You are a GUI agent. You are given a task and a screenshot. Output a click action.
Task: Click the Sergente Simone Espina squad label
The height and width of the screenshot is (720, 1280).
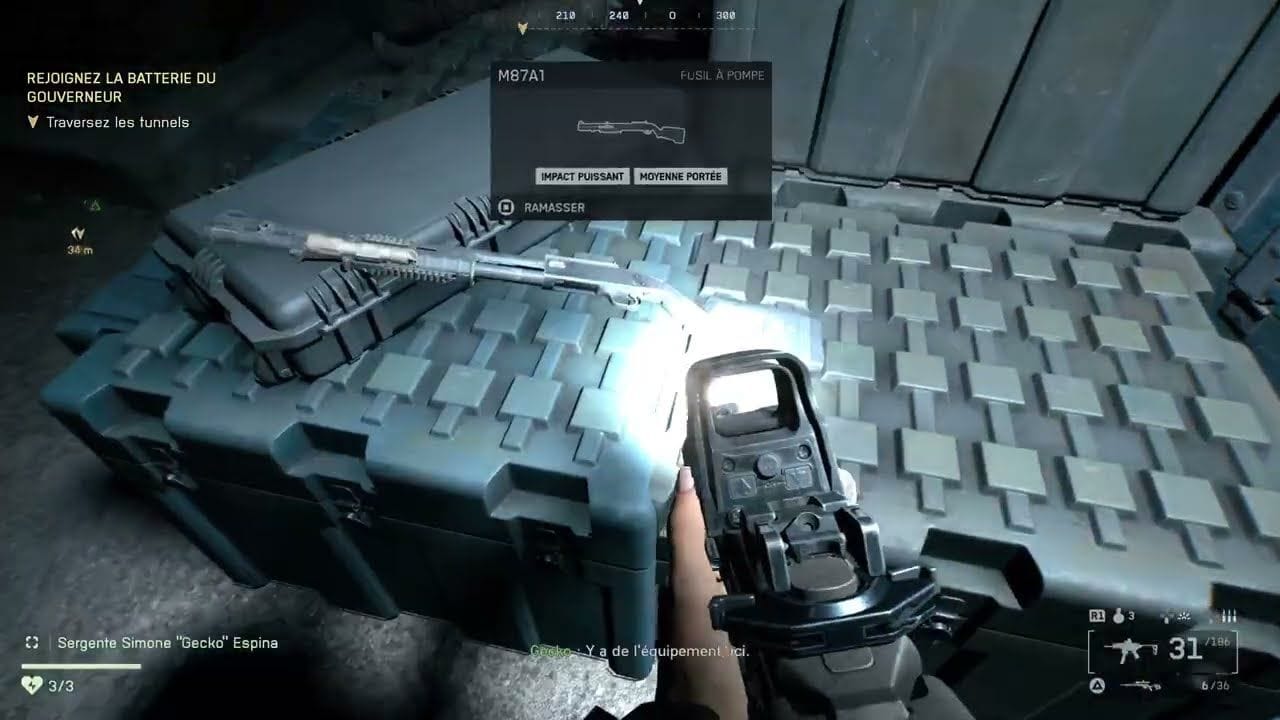tap(166, 643)
